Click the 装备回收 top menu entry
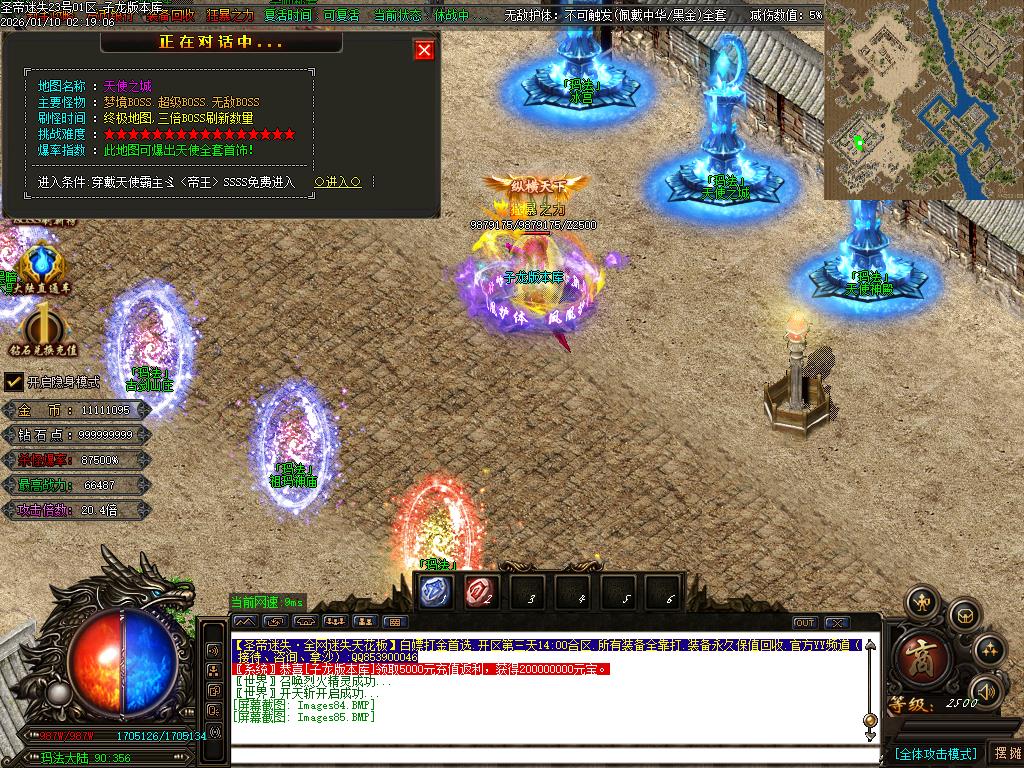Screen dimensions: 1024x768 [x=170, y=15]
